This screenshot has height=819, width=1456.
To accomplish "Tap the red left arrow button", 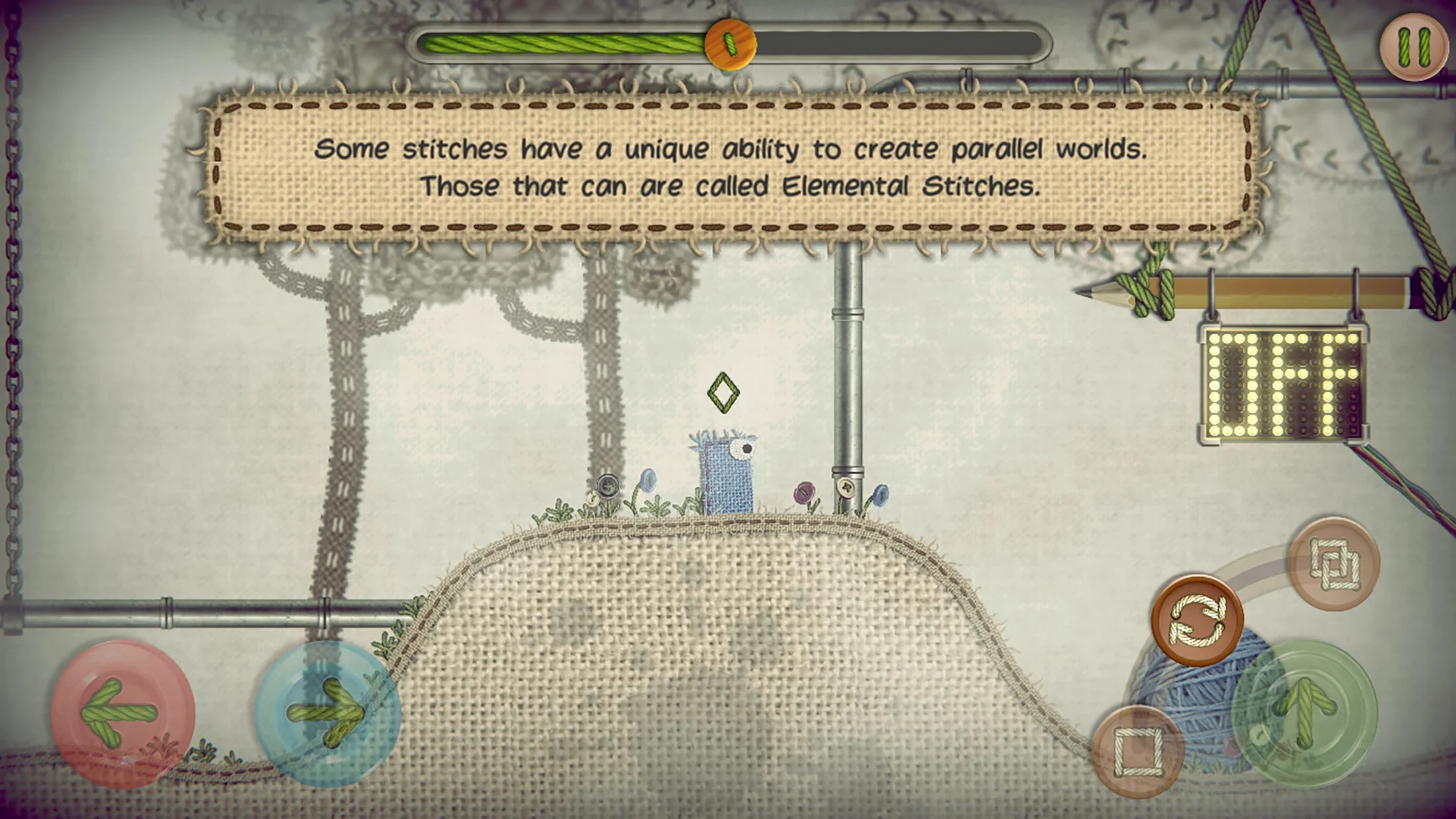I will point(122,713).
